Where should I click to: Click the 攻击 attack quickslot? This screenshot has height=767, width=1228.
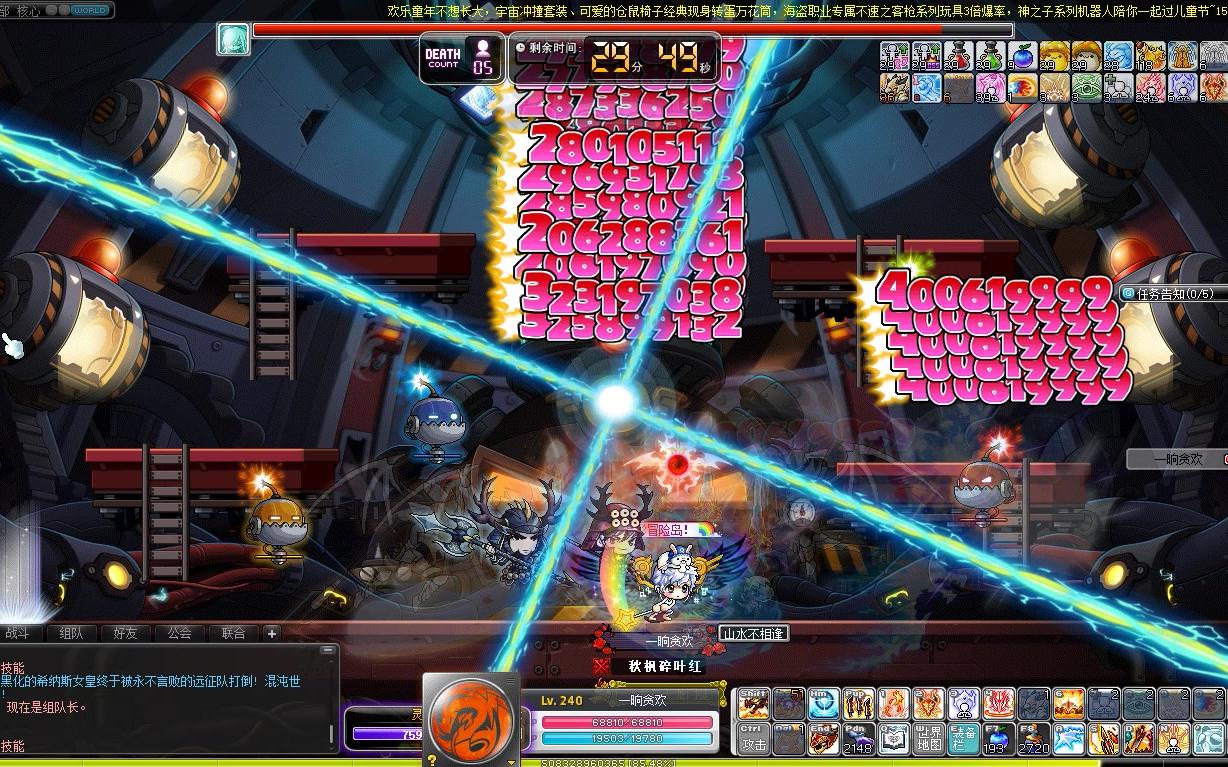coord(755,740)
